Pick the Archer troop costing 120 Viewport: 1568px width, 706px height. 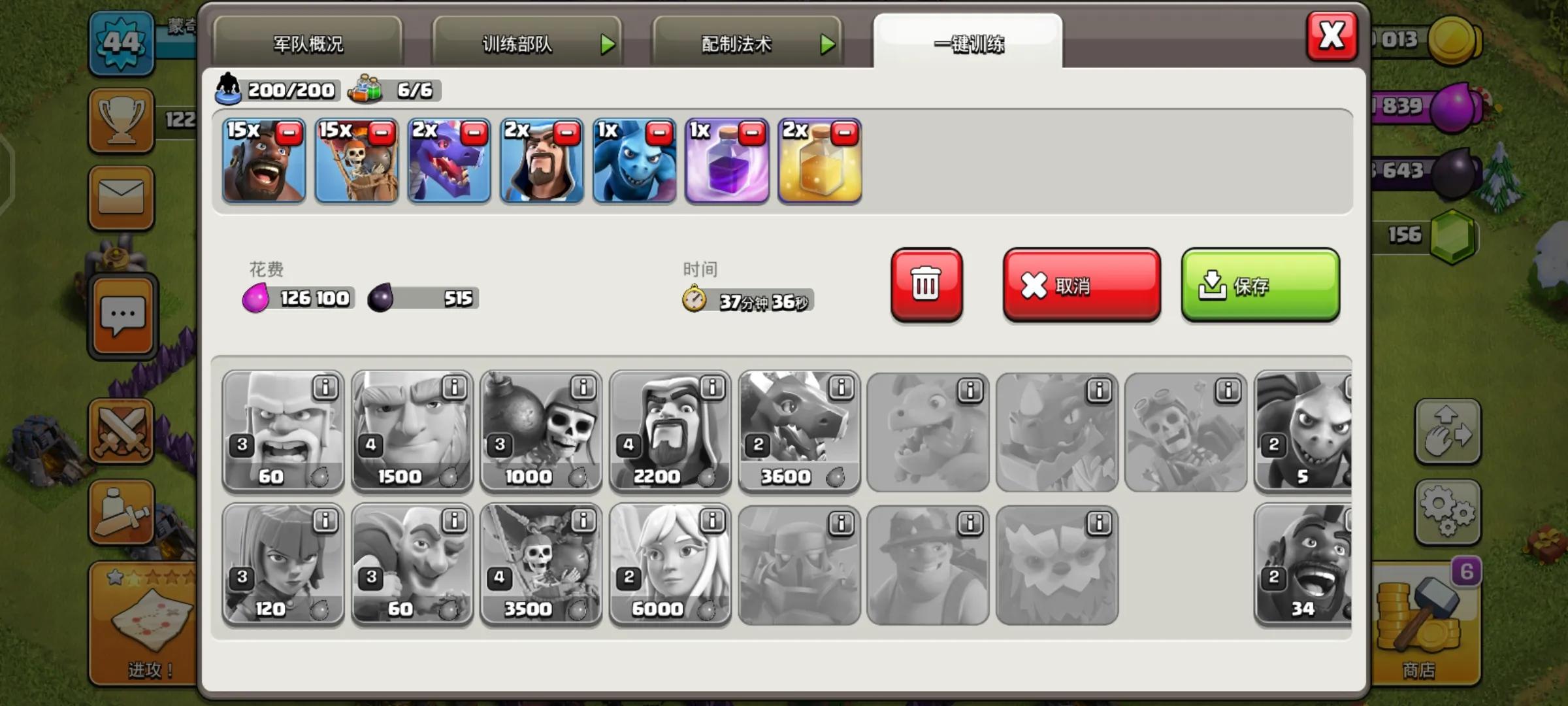[282, 564]
